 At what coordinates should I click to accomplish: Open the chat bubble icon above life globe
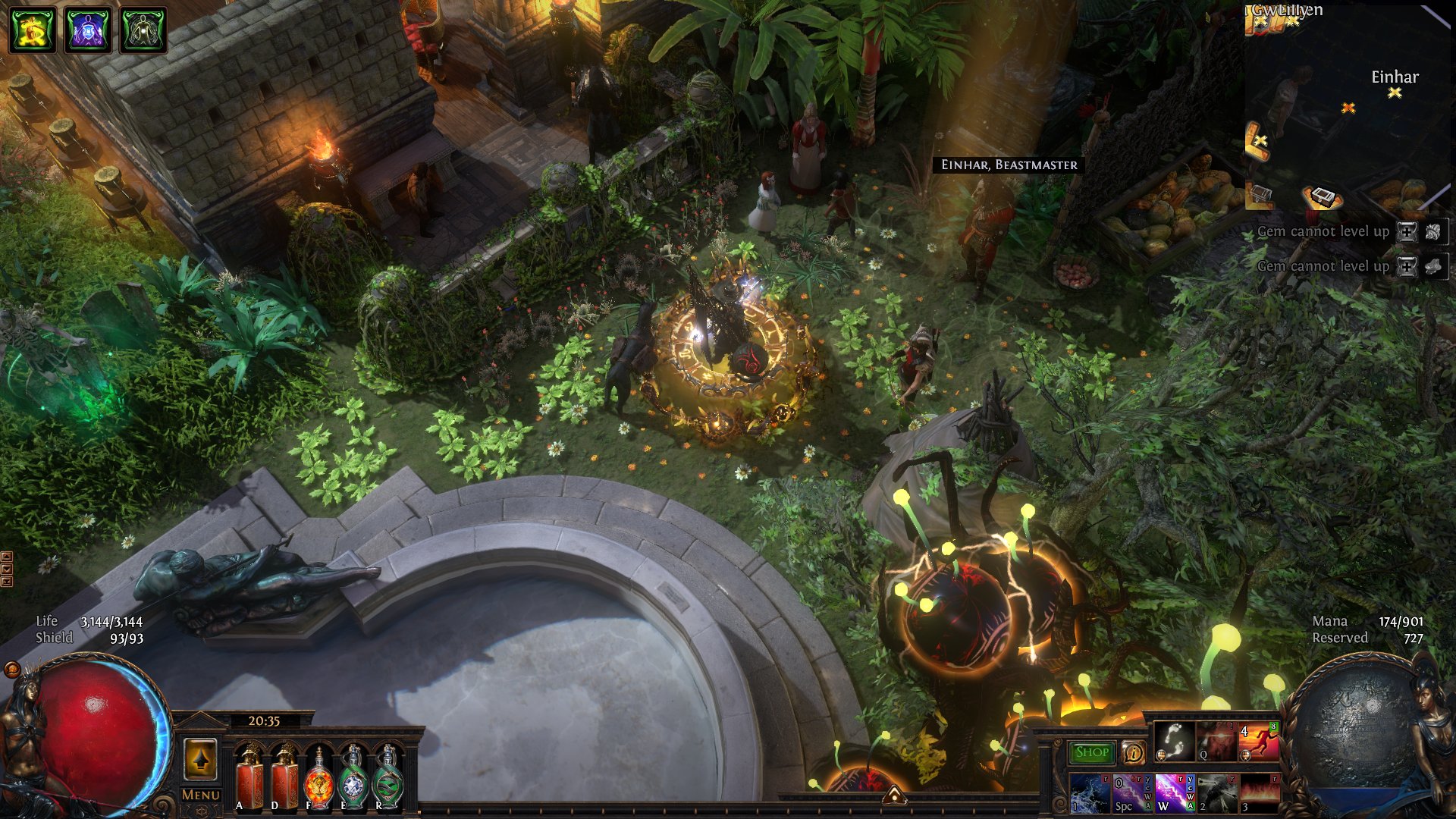(12, 669)
